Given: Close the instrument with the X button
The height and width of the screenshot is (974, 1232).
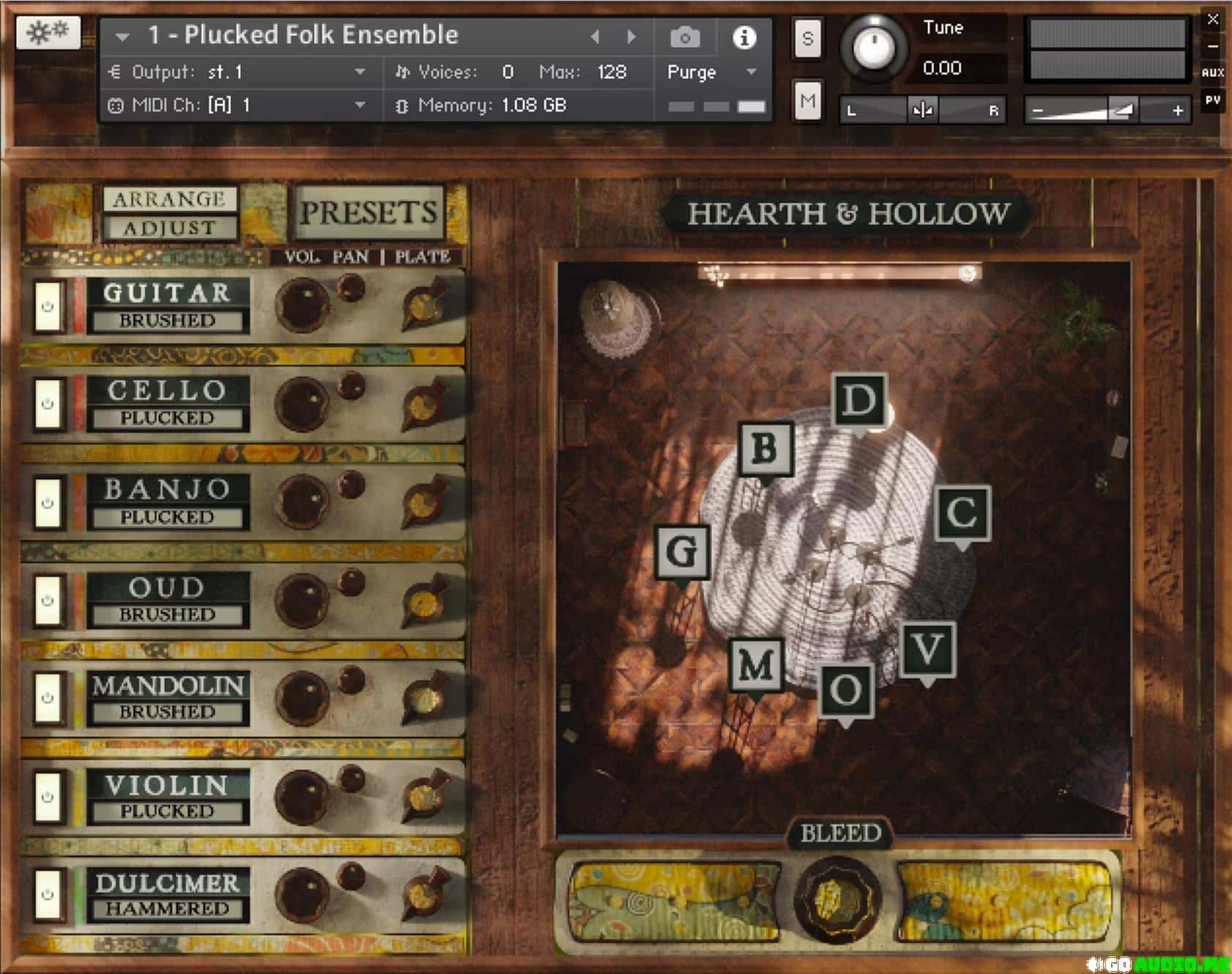Looking at the screenshot, I should click(1213, 20).
